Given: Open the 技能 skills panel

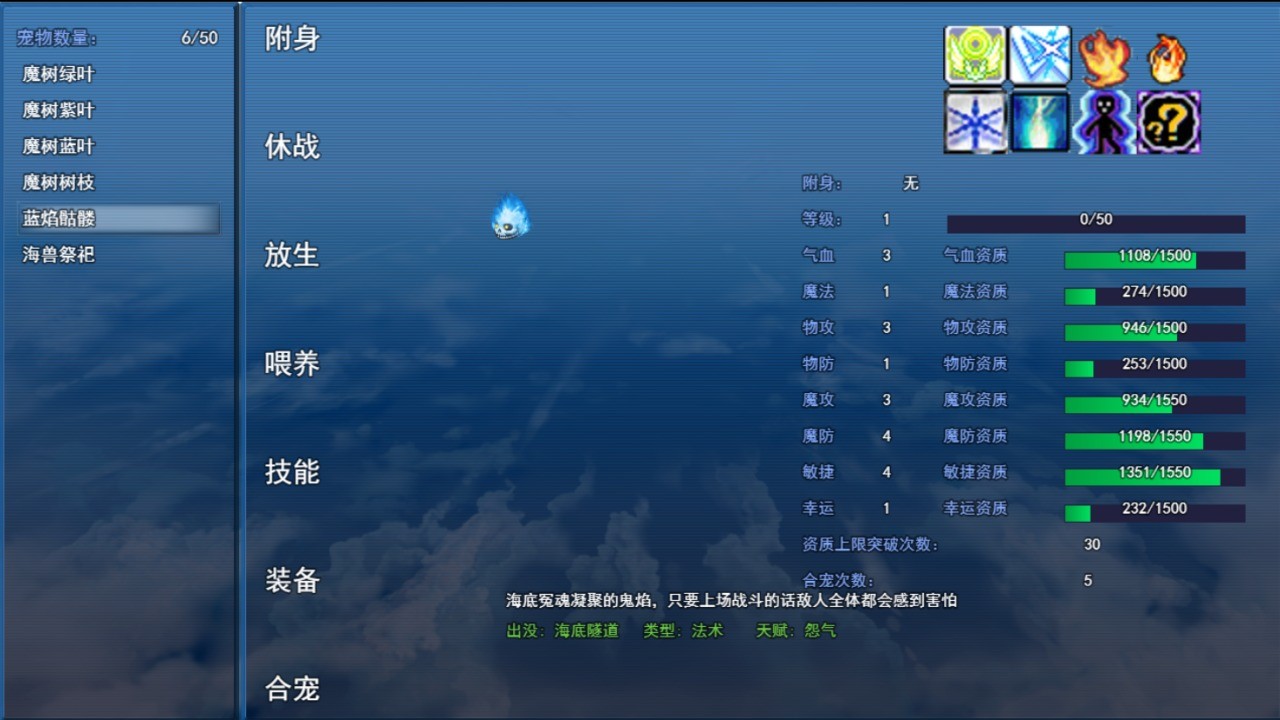Looking at the screenshot, I should pos(291,473).
